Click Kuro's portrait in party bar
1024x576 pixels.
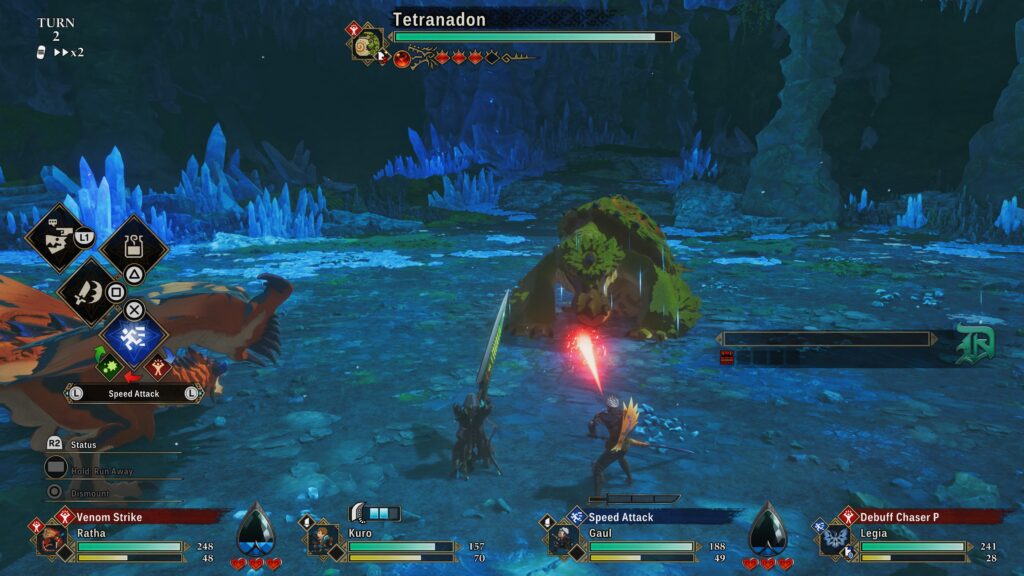(322, 540)
